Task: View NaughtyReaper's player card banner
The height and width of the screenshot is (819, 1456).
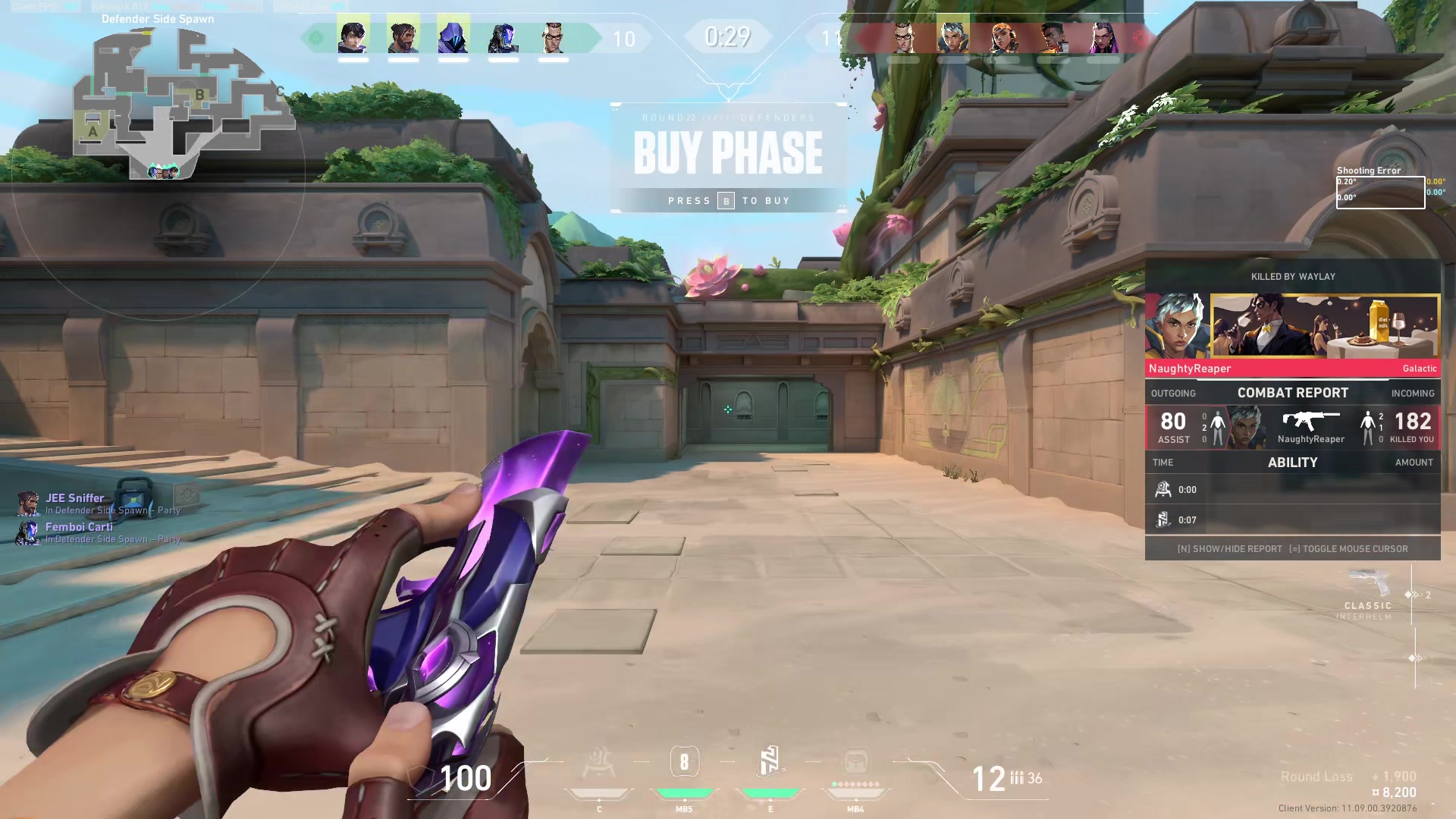Action: pos(1325,326)
